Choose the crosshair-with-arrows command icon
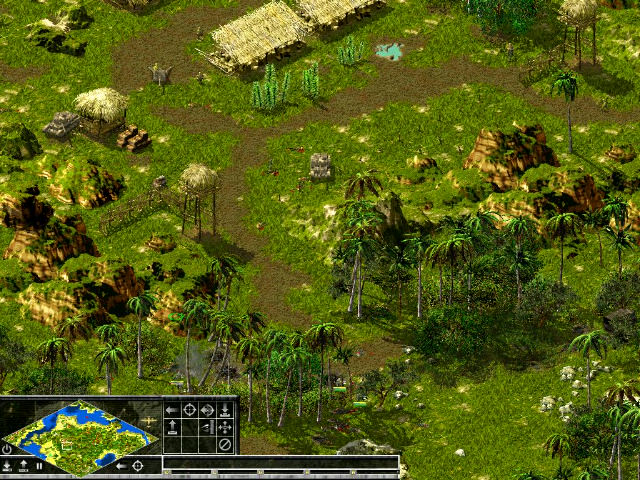Image resolution: width=640 pixels, height=480 pixels. (x=207, y=410)
